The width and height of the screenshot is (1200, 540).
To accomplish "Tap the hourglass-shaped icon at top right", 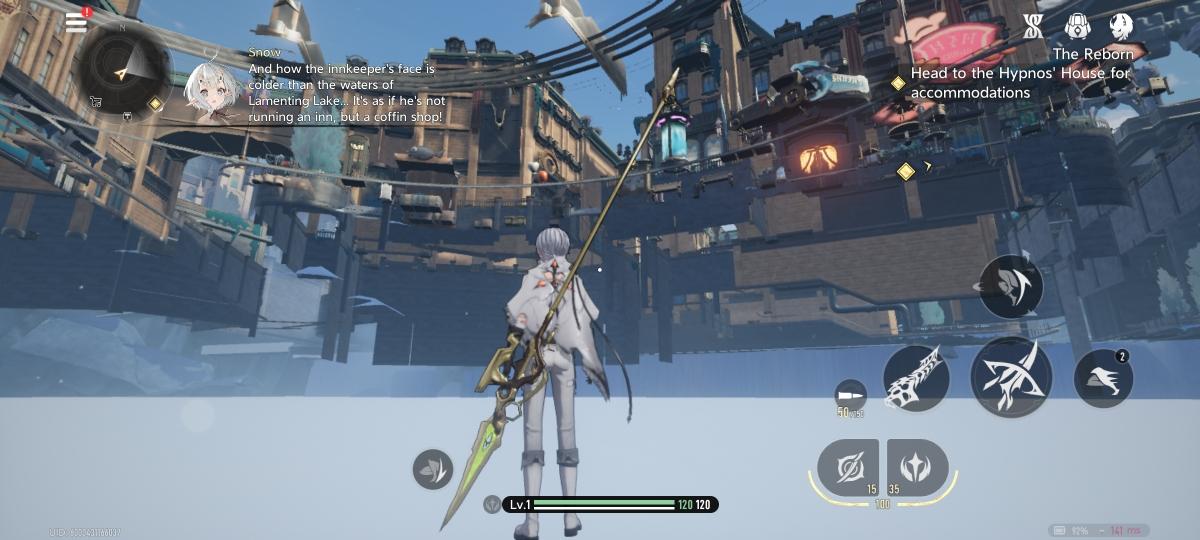I will [x=1033, y=27].
